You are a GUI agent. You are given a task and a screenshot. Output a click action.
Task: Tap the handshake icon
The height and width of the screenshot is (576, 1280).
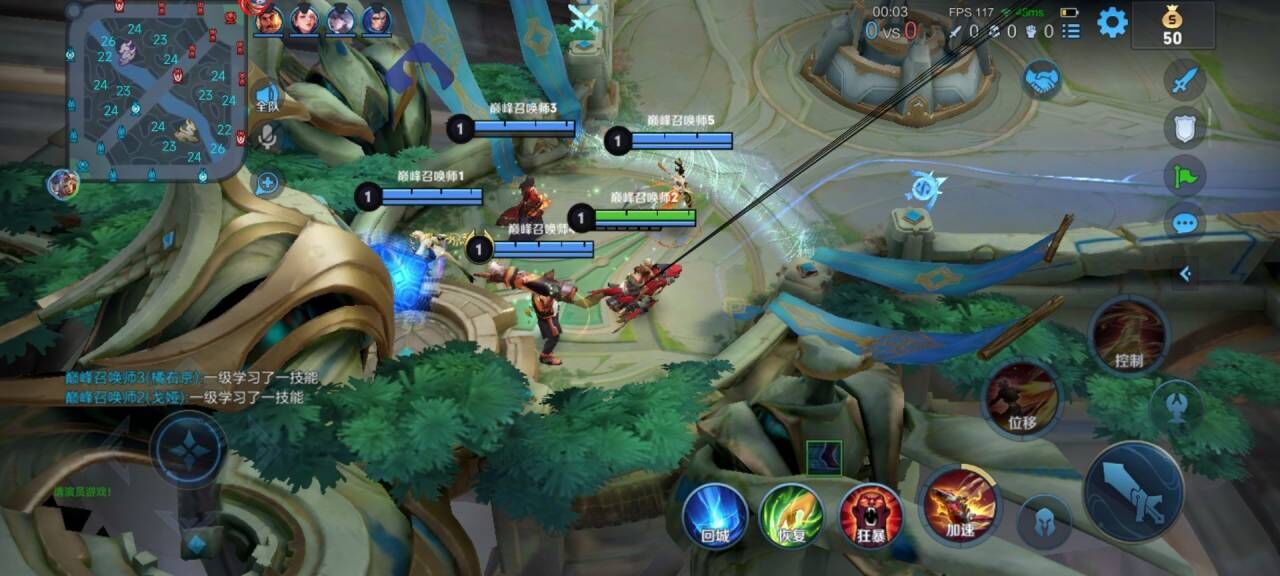click(1042, 79)
